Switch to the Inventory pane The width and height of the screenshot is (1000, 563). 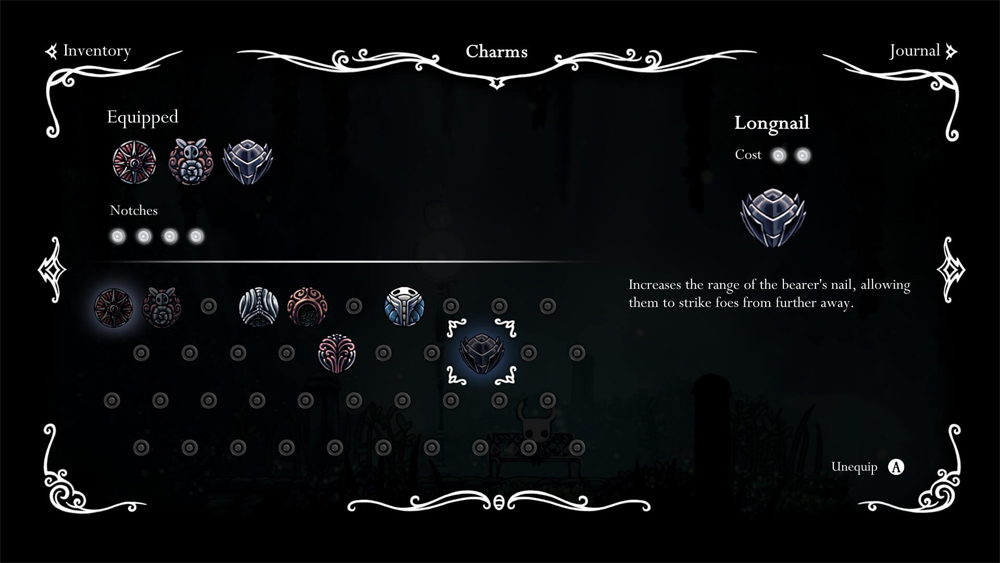pos(95,50)
